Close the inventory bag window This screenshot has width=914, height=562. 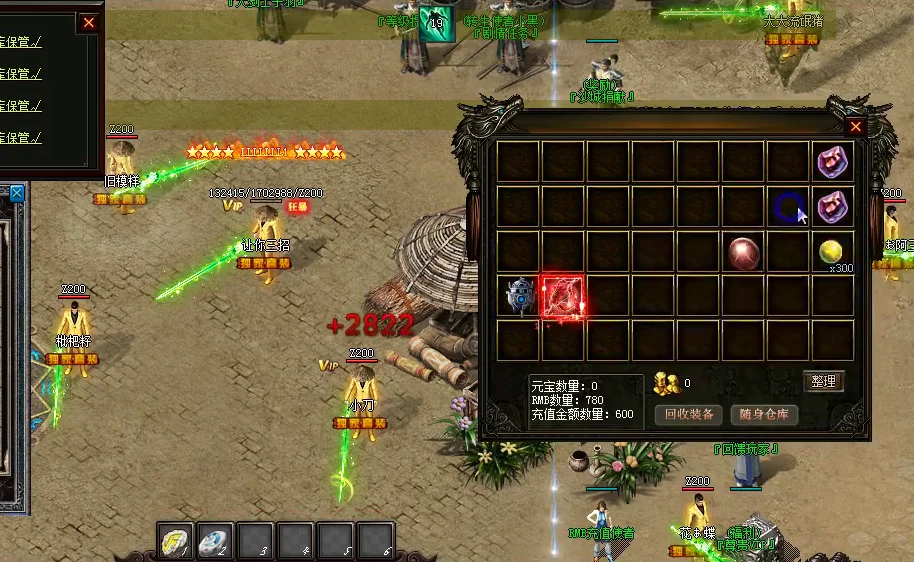(x=855, y=127)
